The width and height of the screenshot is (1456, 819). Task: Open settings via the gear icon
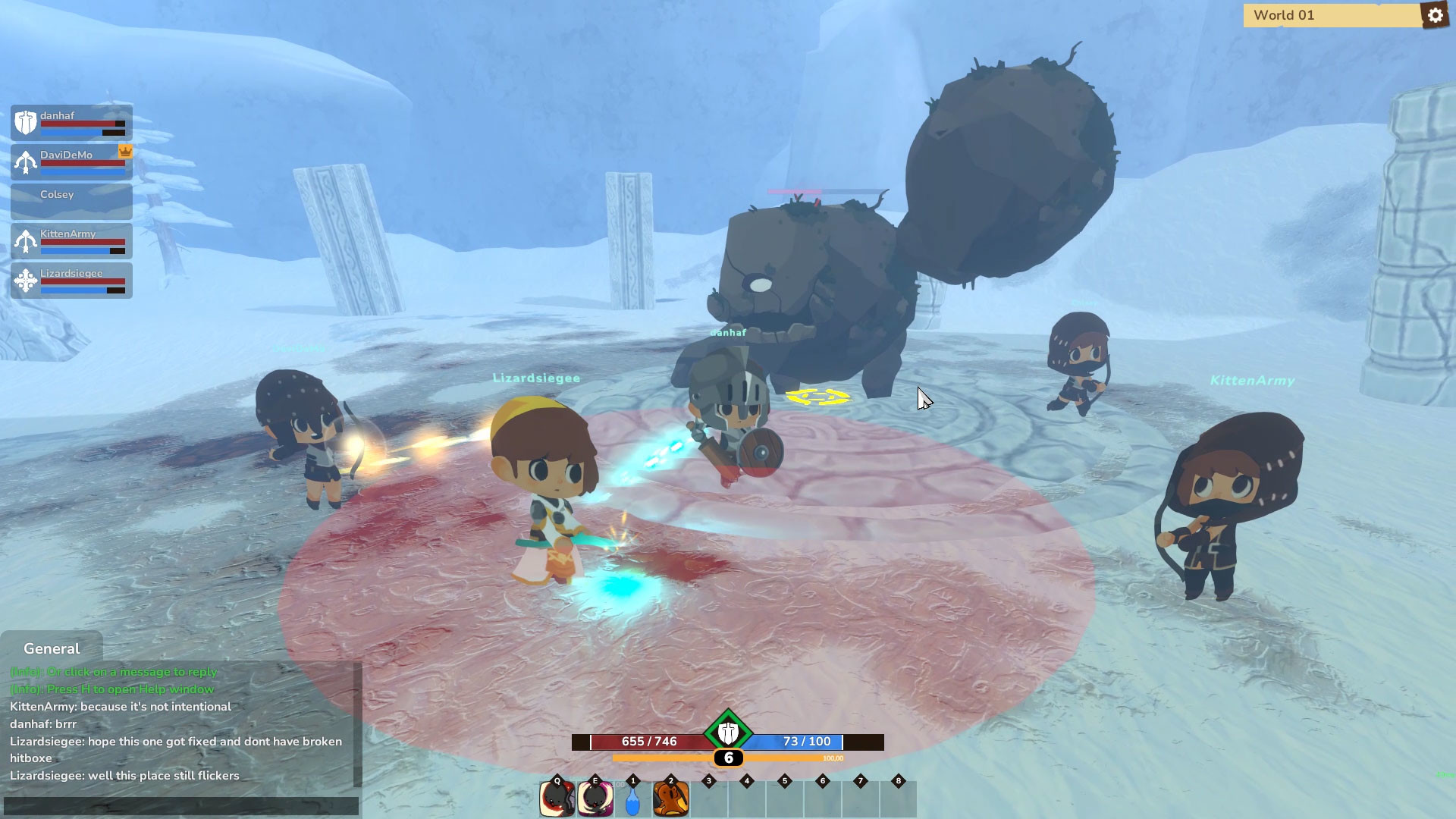click(1435, 15)
